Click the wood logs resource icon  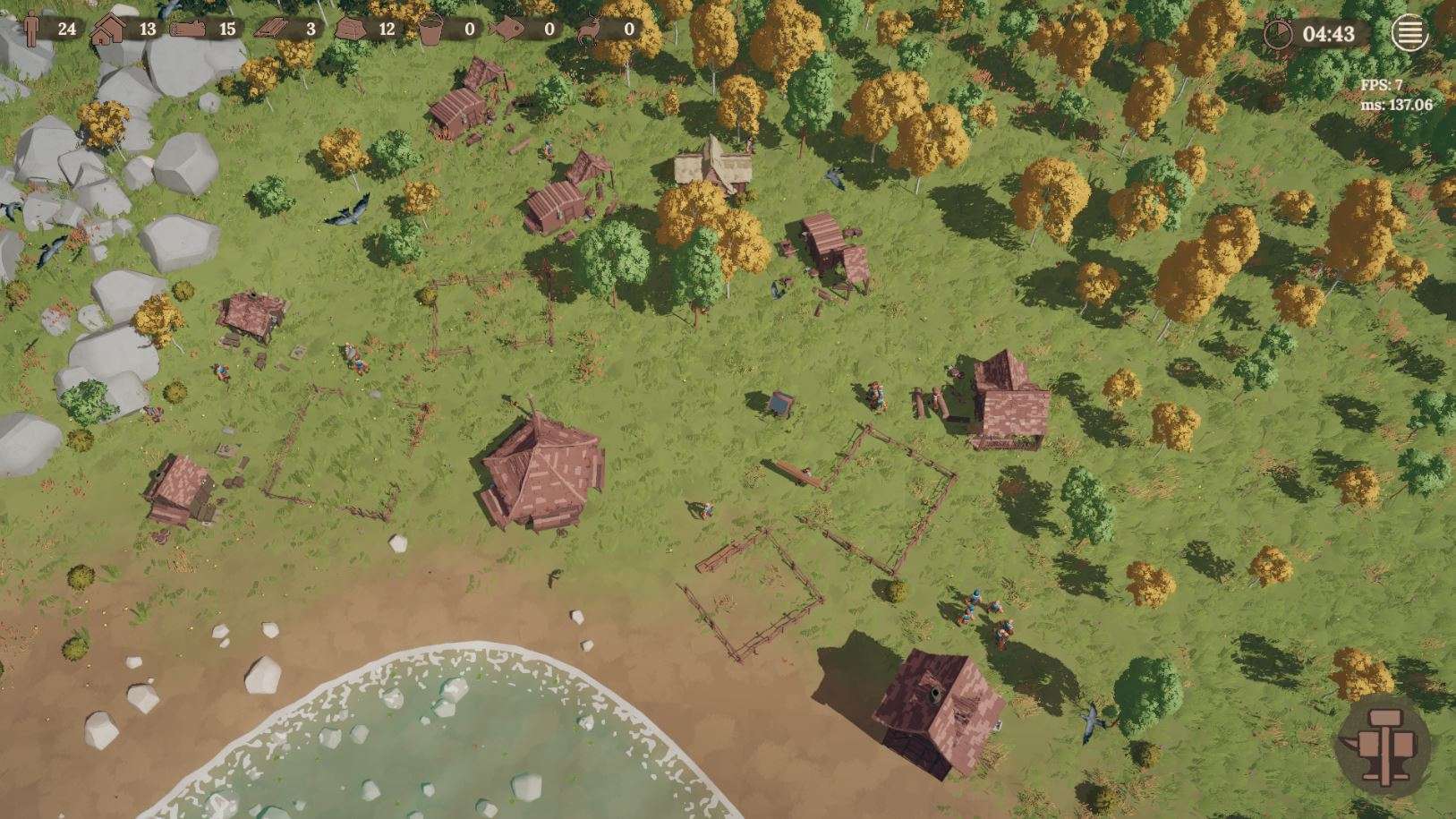[x=187, y=29]
